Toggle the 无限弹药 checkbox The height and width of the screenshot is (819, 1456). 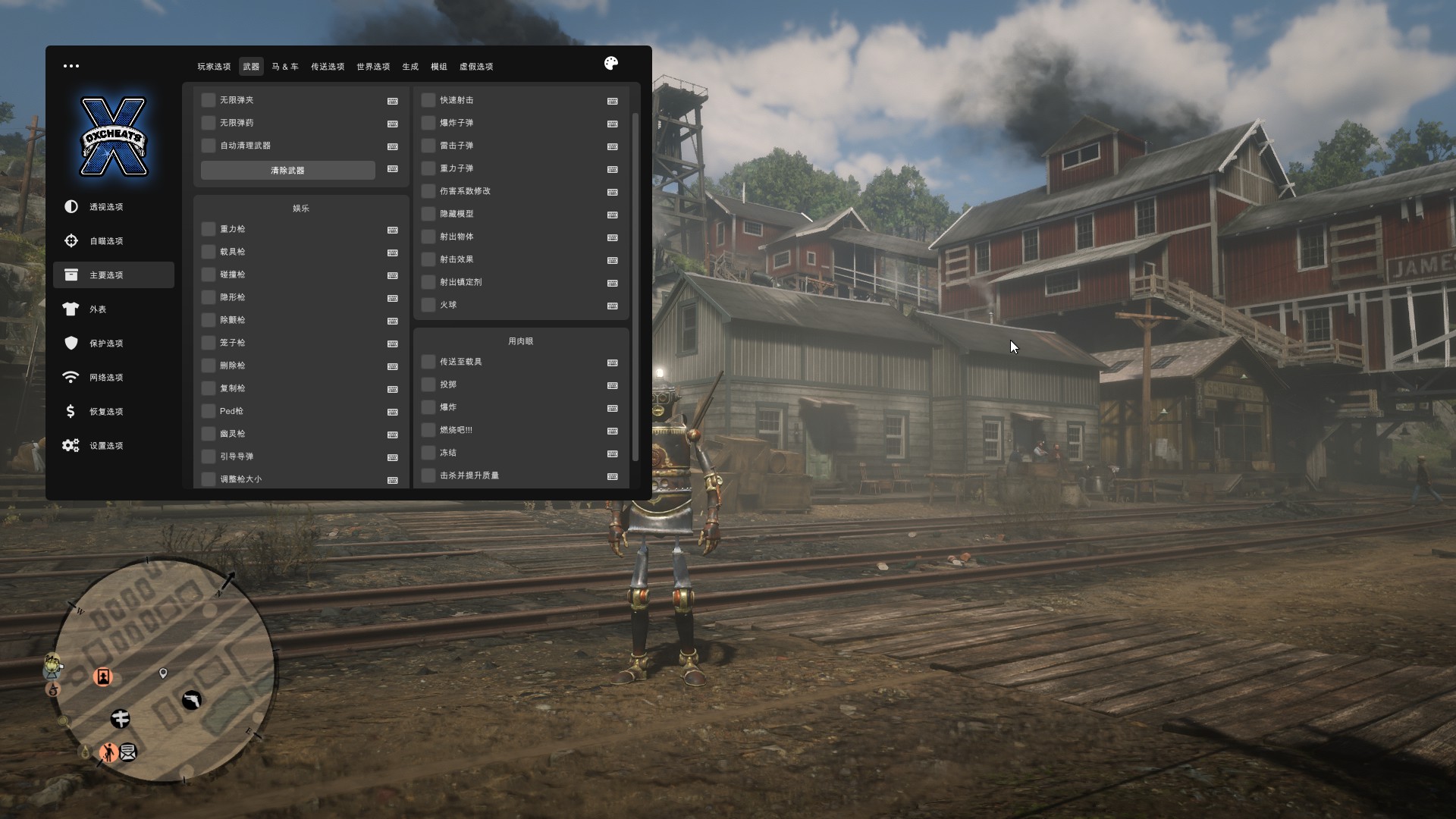[x=209, y=123]
